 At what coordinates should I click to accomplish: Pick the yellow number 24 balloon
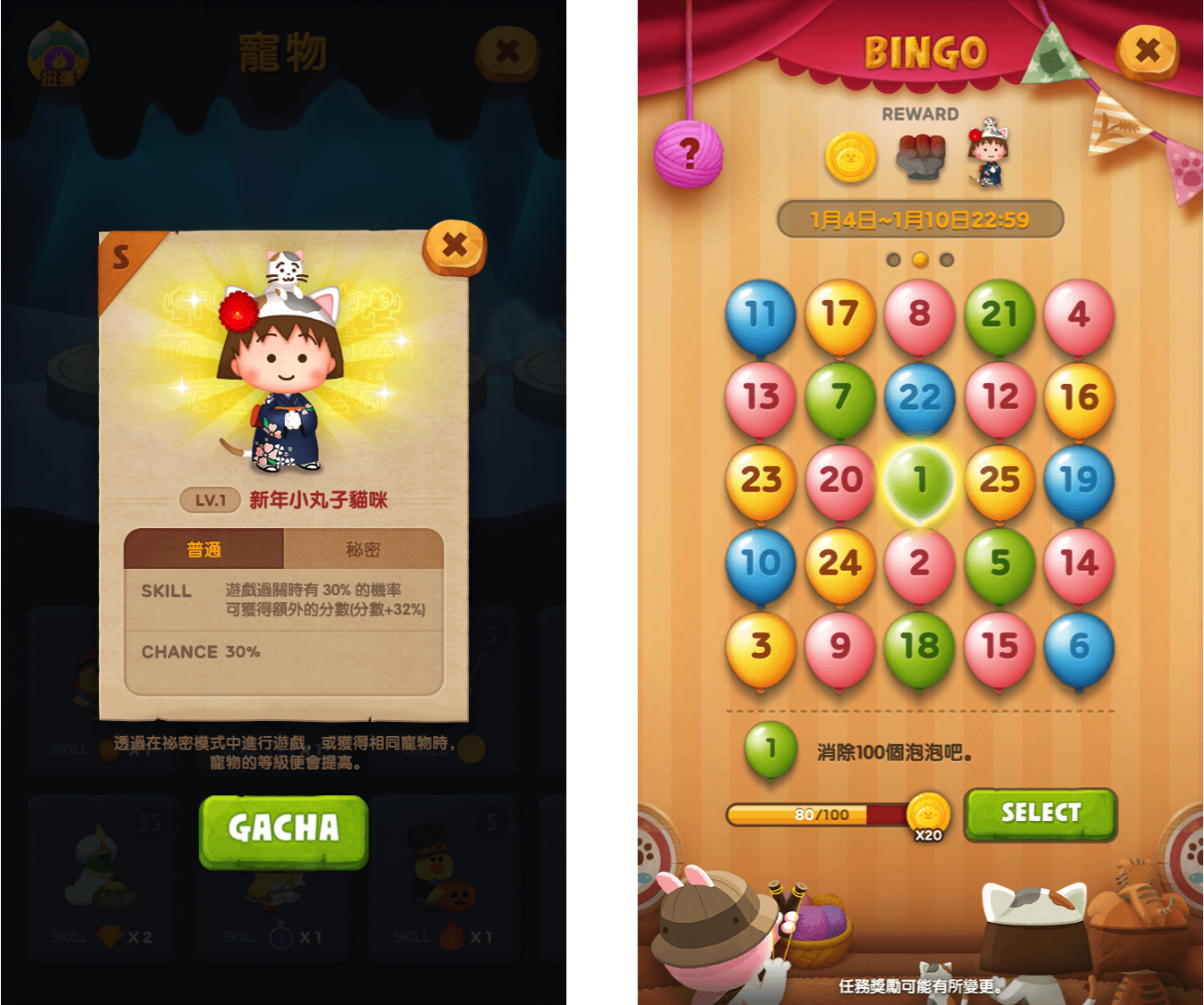[840, 564]
